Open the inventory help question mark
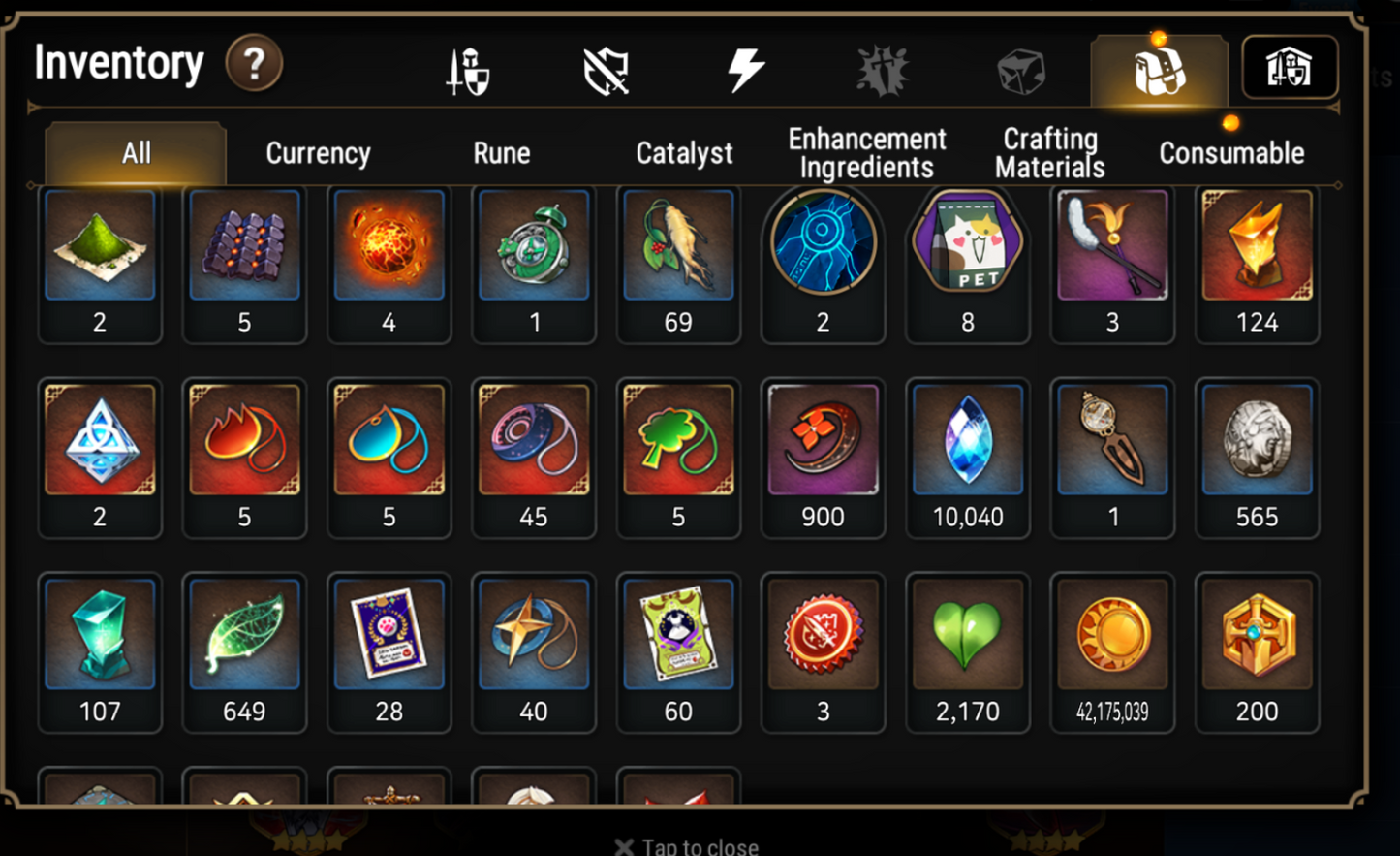Viewport: 1400px width, 856px height. point(254,64)
